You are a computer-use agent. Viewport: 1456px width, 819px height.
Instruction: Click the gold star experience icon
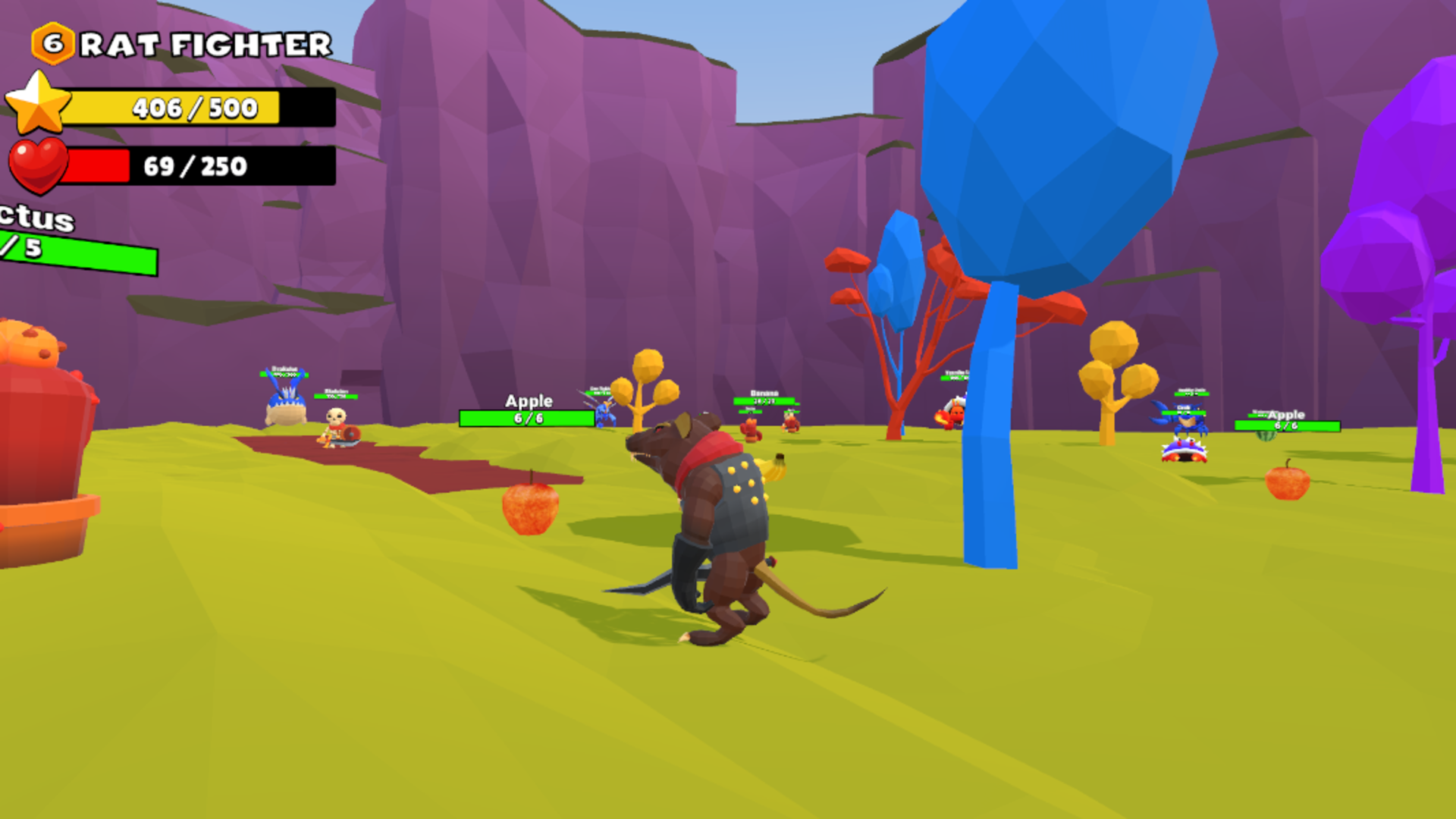click(x=37, y=102)
